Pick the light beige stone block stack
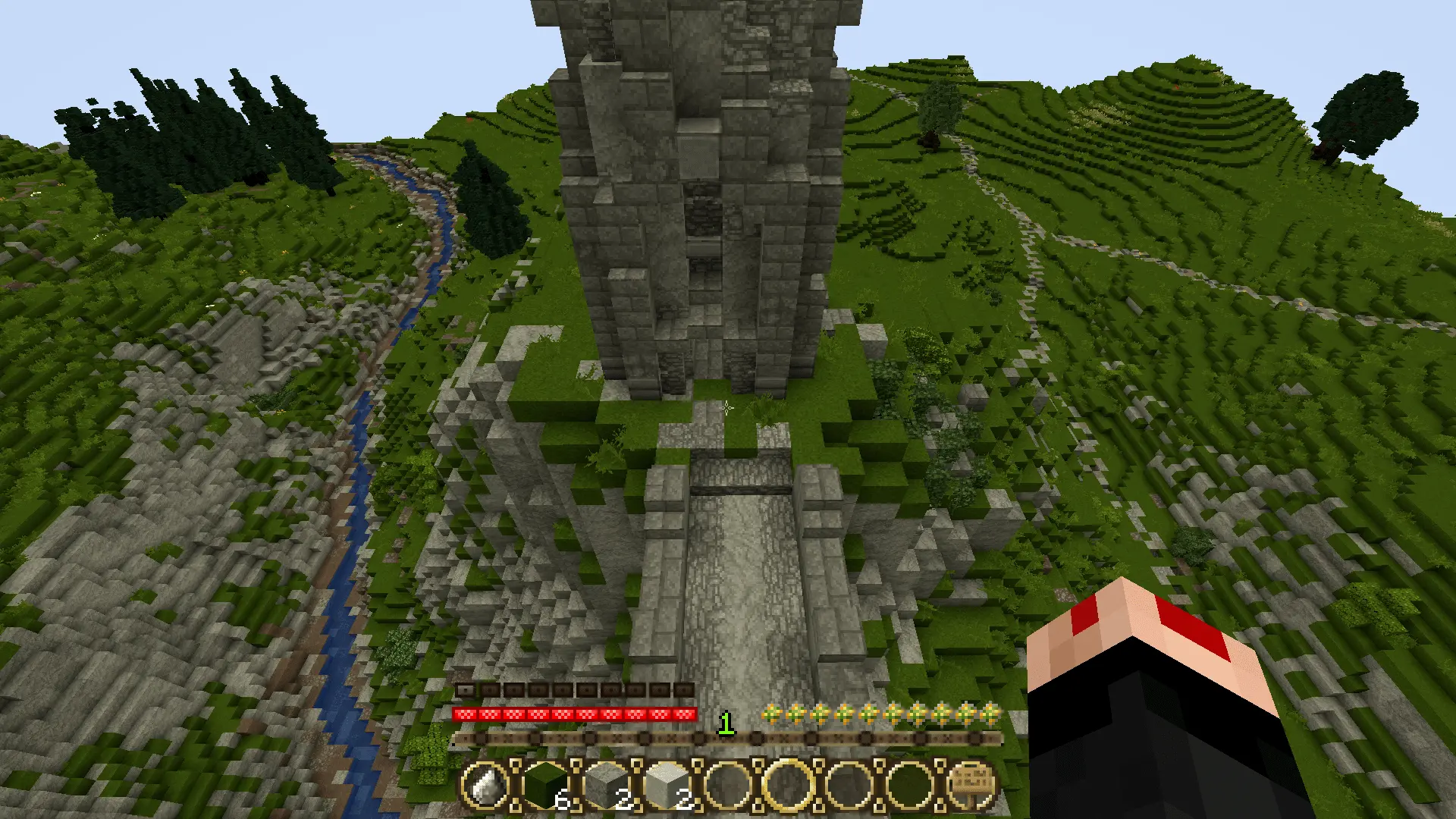This screenshot has width=1456, height=819. coord(667,786)
